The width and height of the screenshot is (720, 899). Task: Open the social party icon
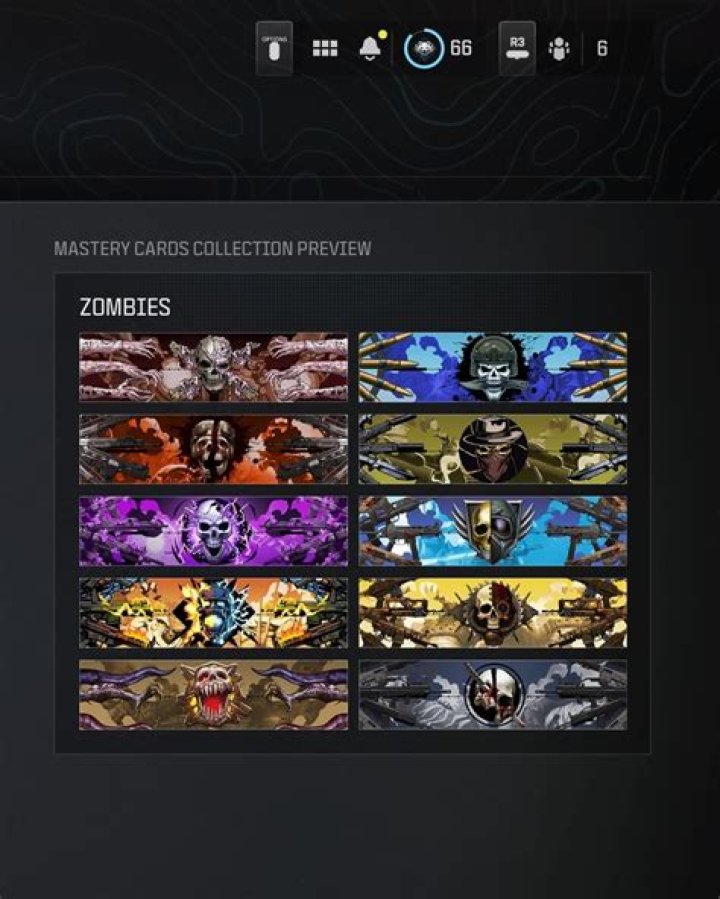pos(559,49)
